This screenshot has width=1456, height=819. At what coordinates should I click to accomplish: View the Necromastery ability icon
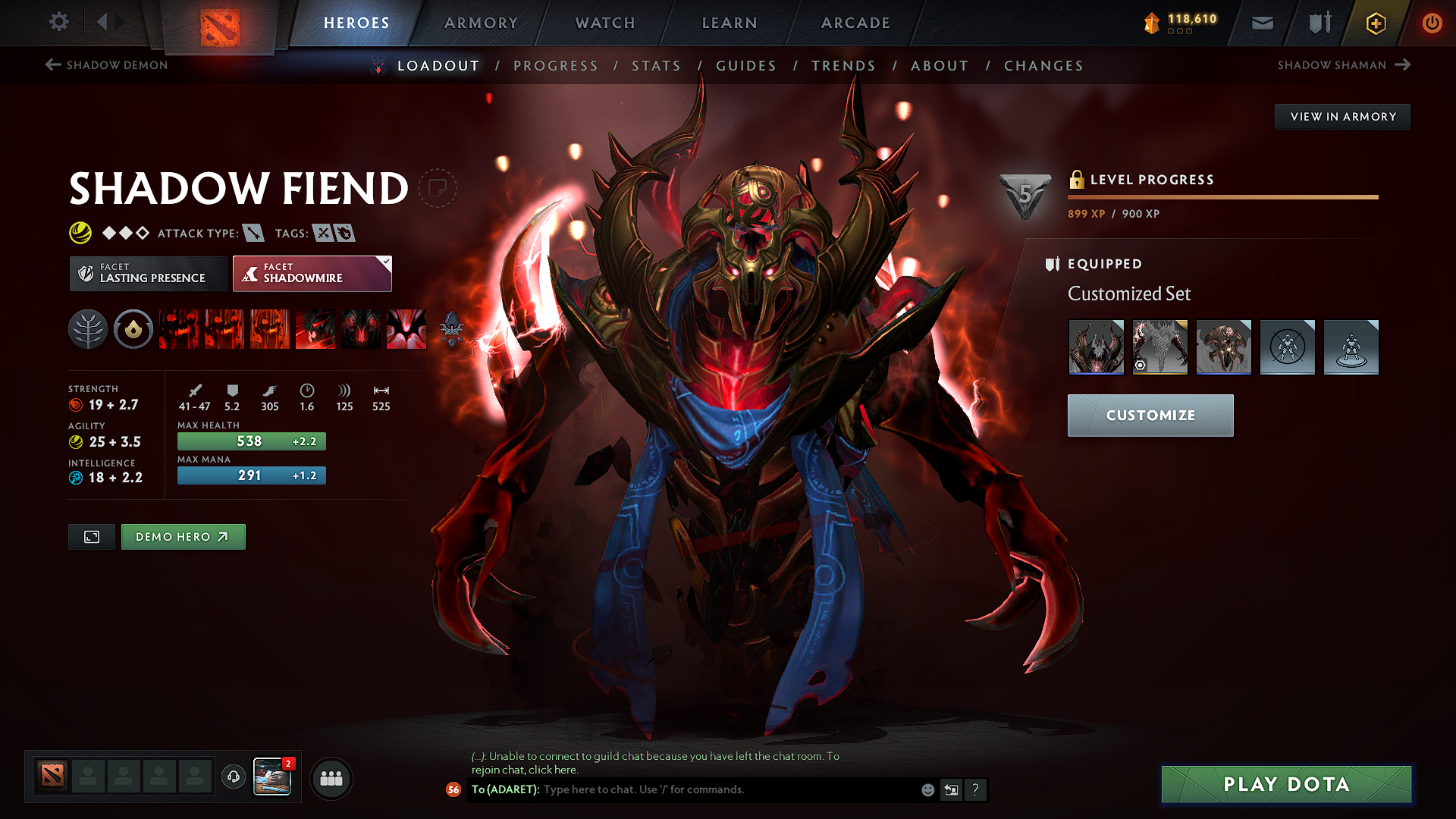315,329
